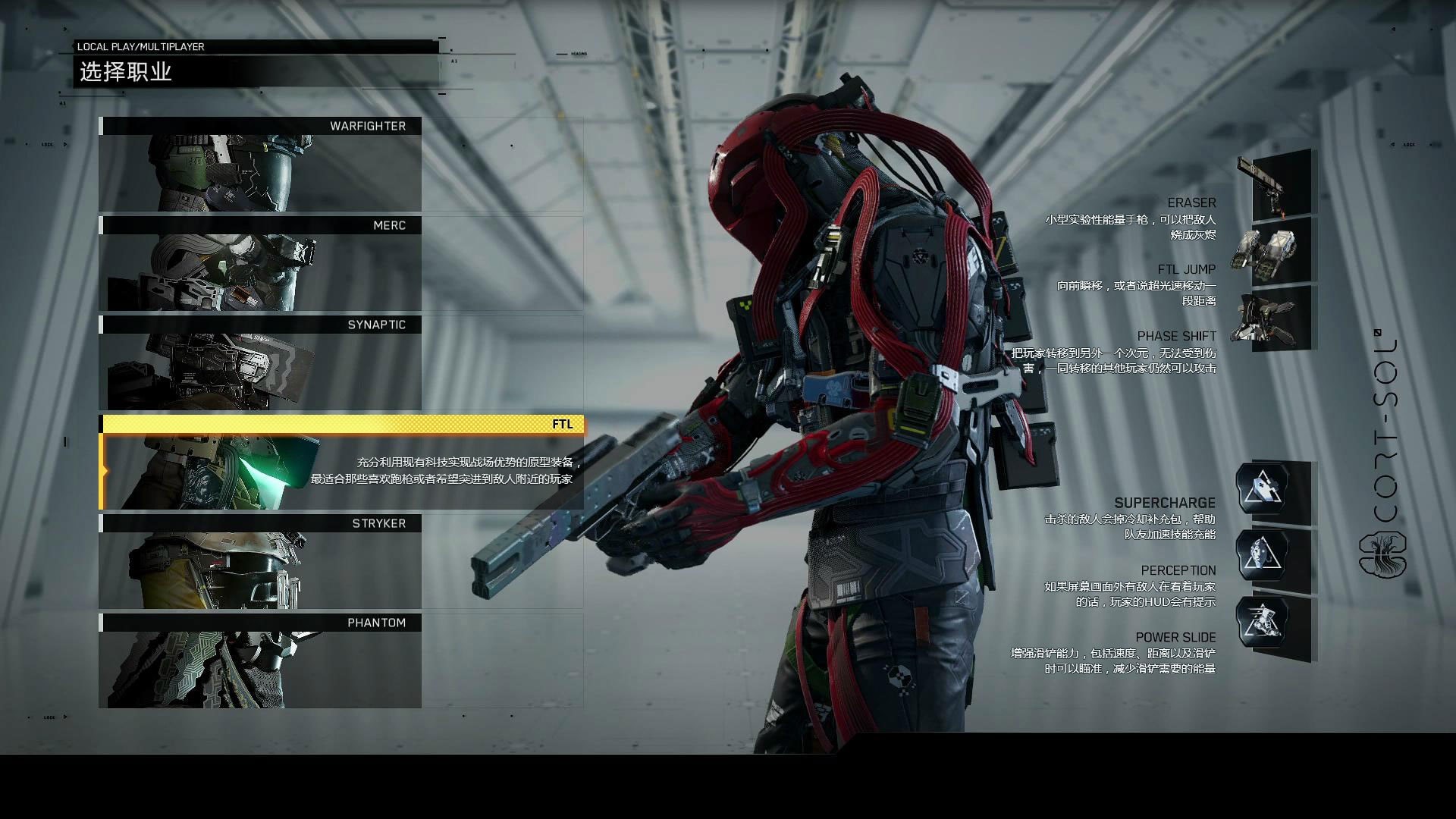
Task: Select the FTL Jump payload icon
Action: (x=1275, y=252)
